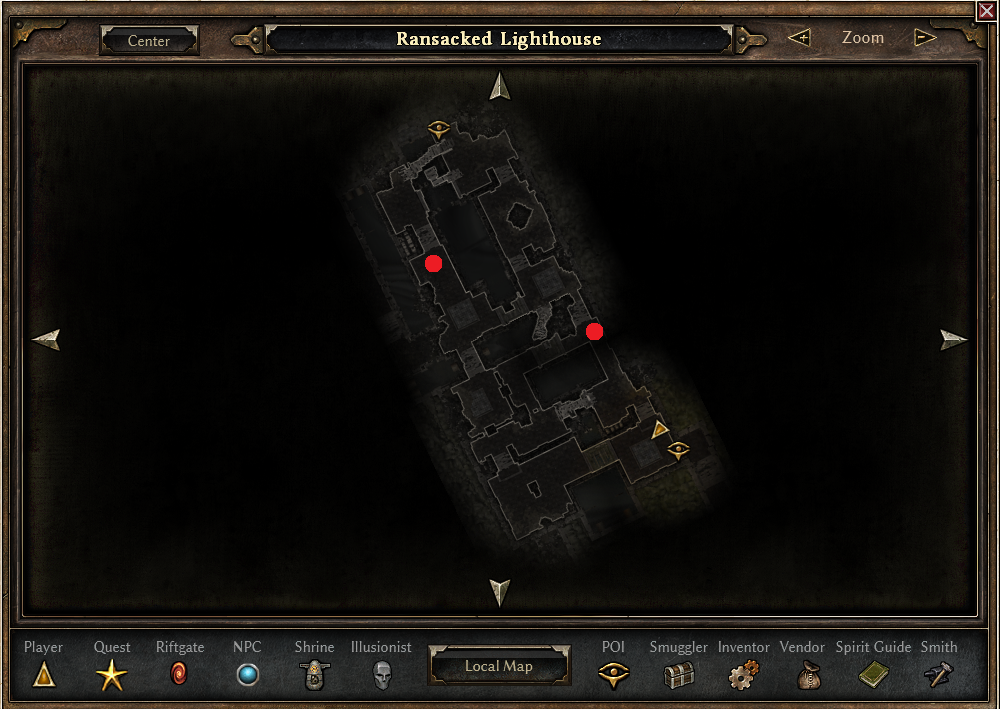The image size is (1000, 709).
Task: Click the Smith hammer legend icon
Action: pyautogui.click(x=939, y=676)
